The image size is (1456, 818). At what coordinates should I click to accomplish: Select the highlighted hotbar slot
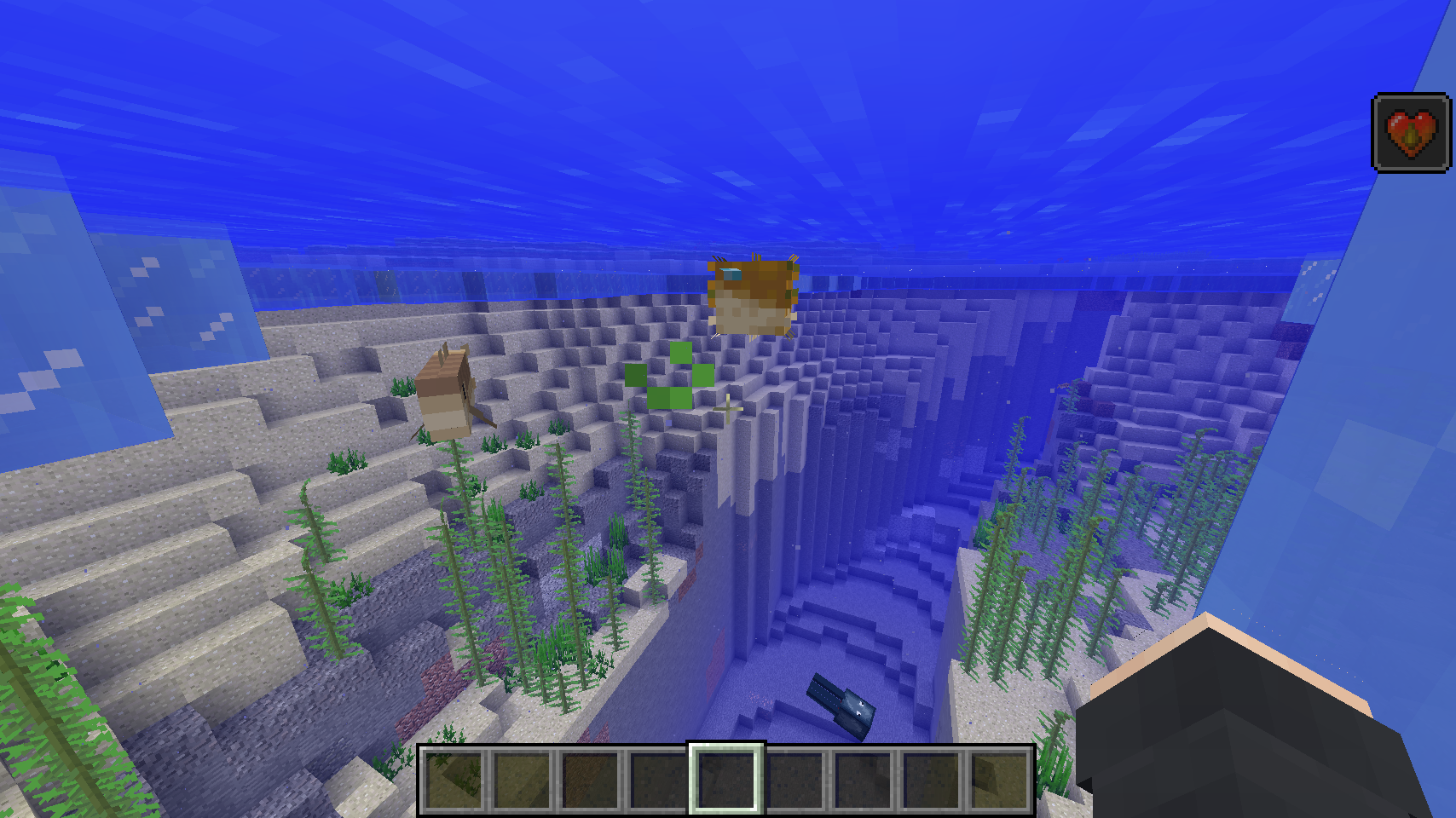tap(726, 778)
